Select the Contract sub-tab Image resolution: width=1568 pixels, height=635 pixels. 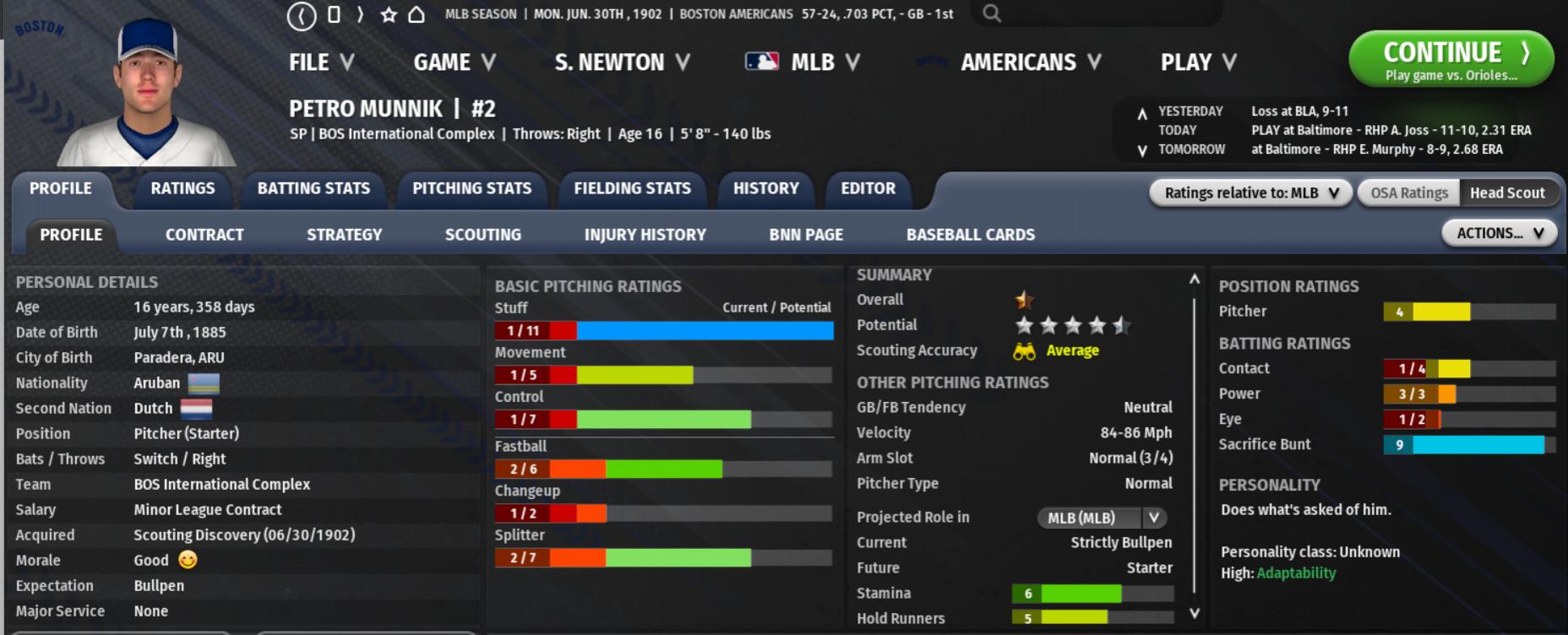point(204,235)
